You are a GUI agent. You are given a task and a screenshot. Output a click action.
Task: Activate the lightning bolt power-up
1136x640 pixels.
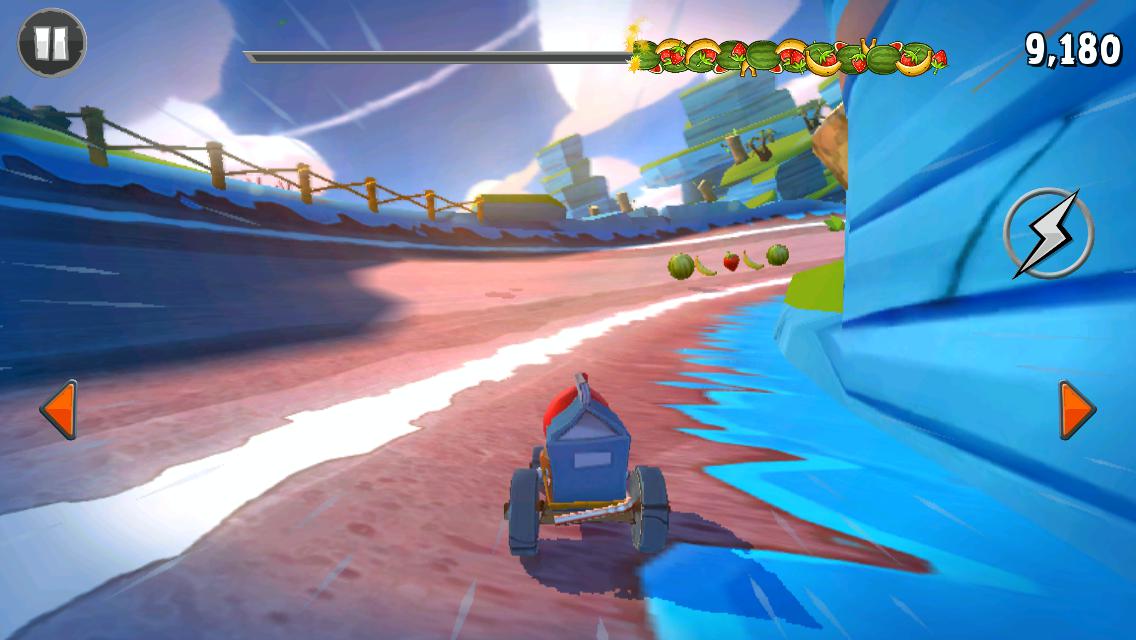tap(1048, 233)
